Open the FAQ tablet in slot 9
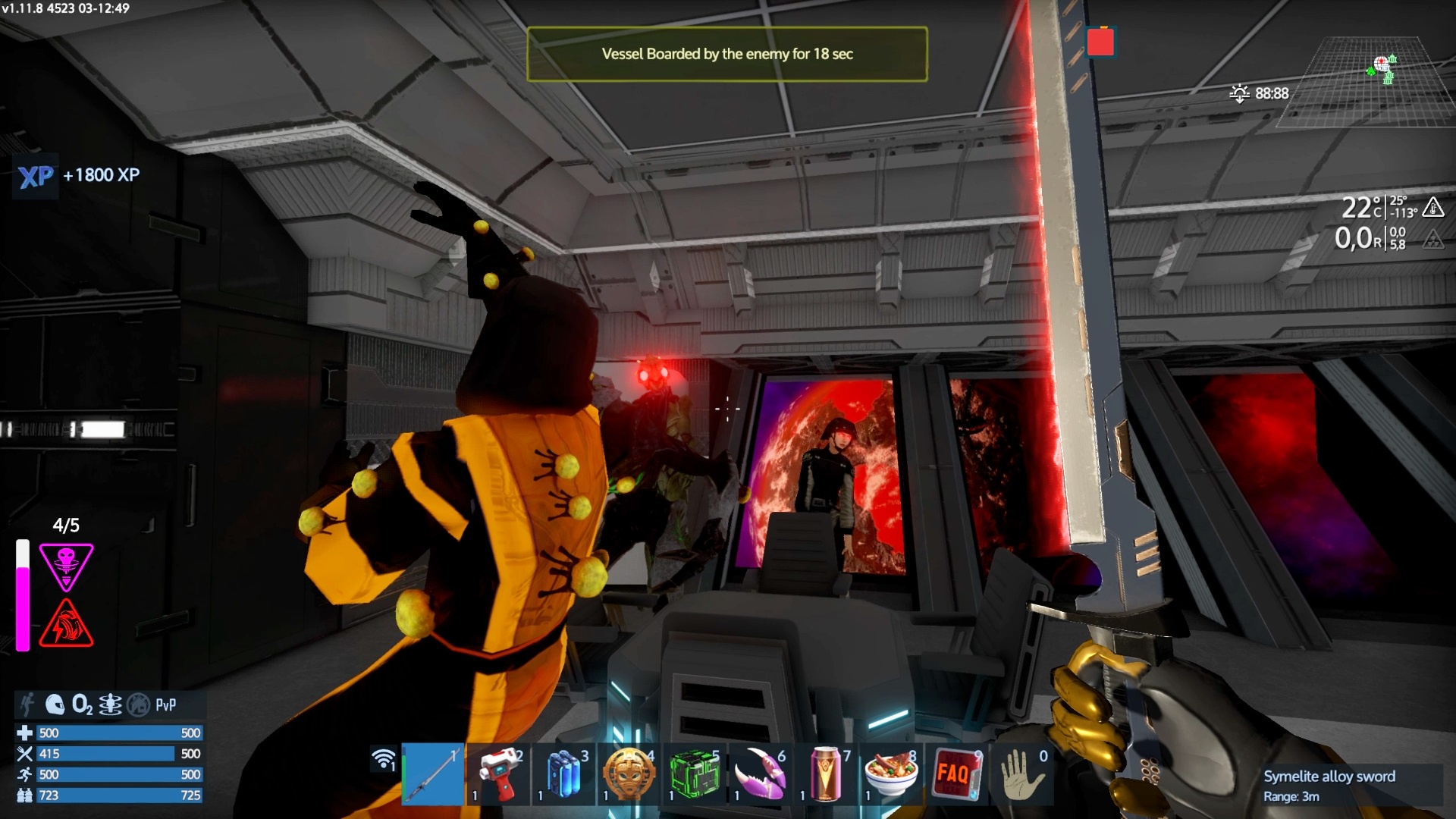Screen dimensions: 1456x819 pos(956,773)
